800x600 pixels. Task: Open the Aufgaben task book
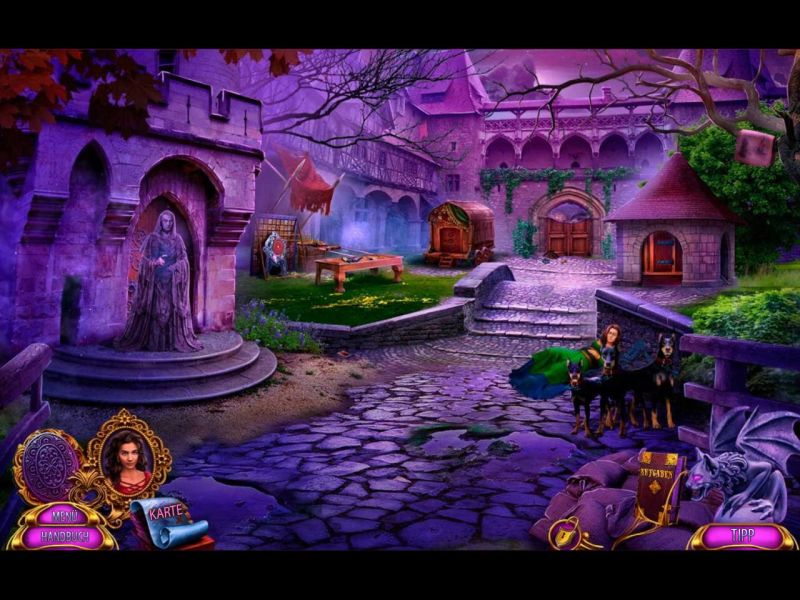tap(658, 485)
